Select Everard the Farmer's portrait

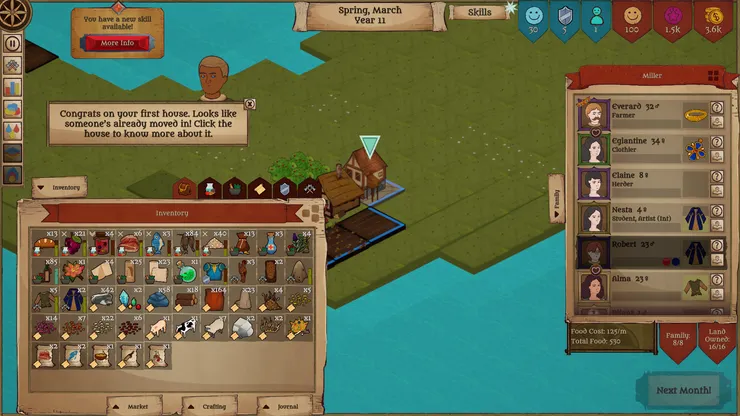pyautogui.click(x=593, y=114)
